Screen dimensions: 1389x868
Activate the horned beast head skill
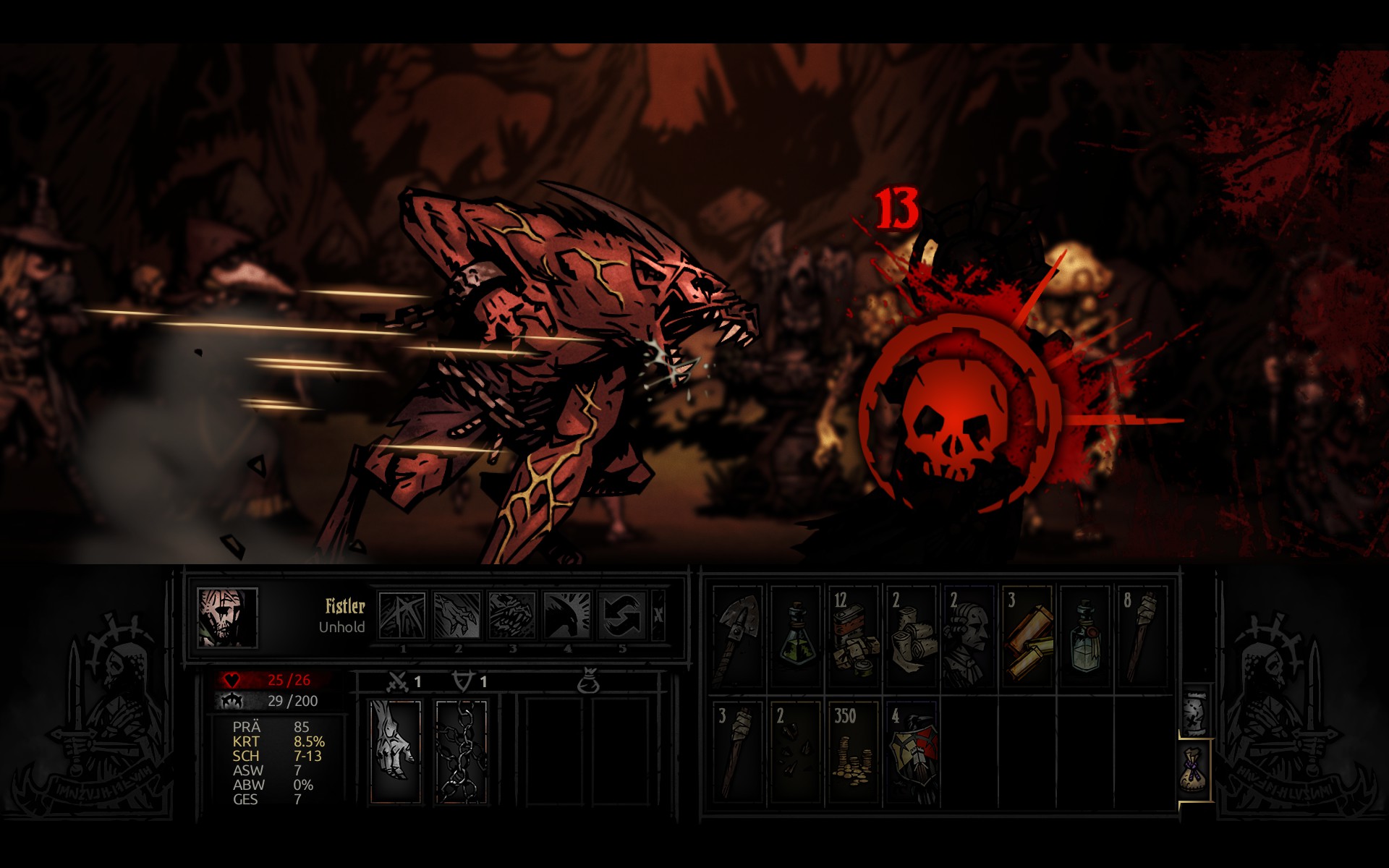point(567,616)
